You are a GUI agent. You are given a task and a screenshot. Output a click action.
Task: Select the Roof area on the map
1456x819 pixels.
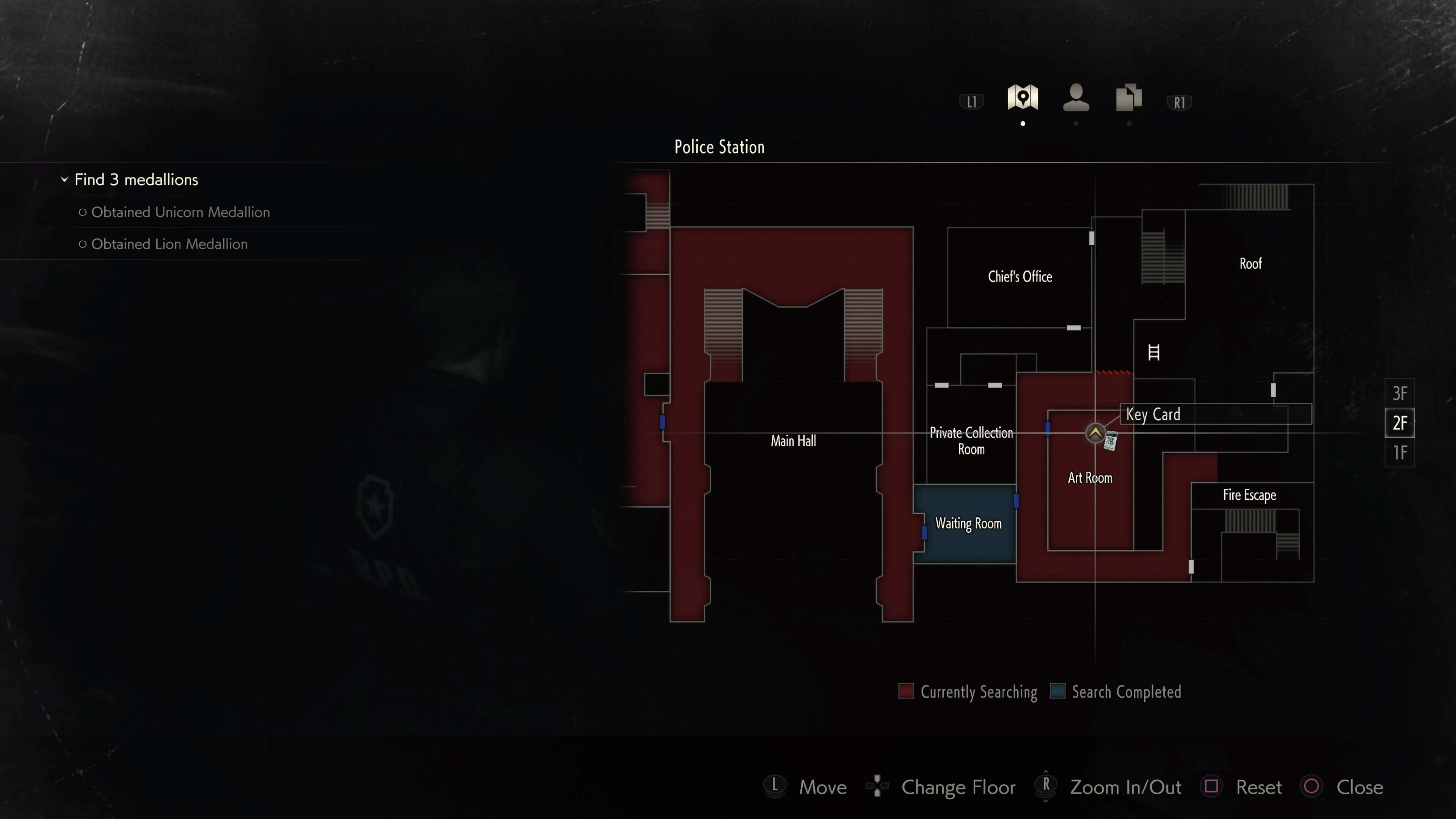[x=1250, y=264]
